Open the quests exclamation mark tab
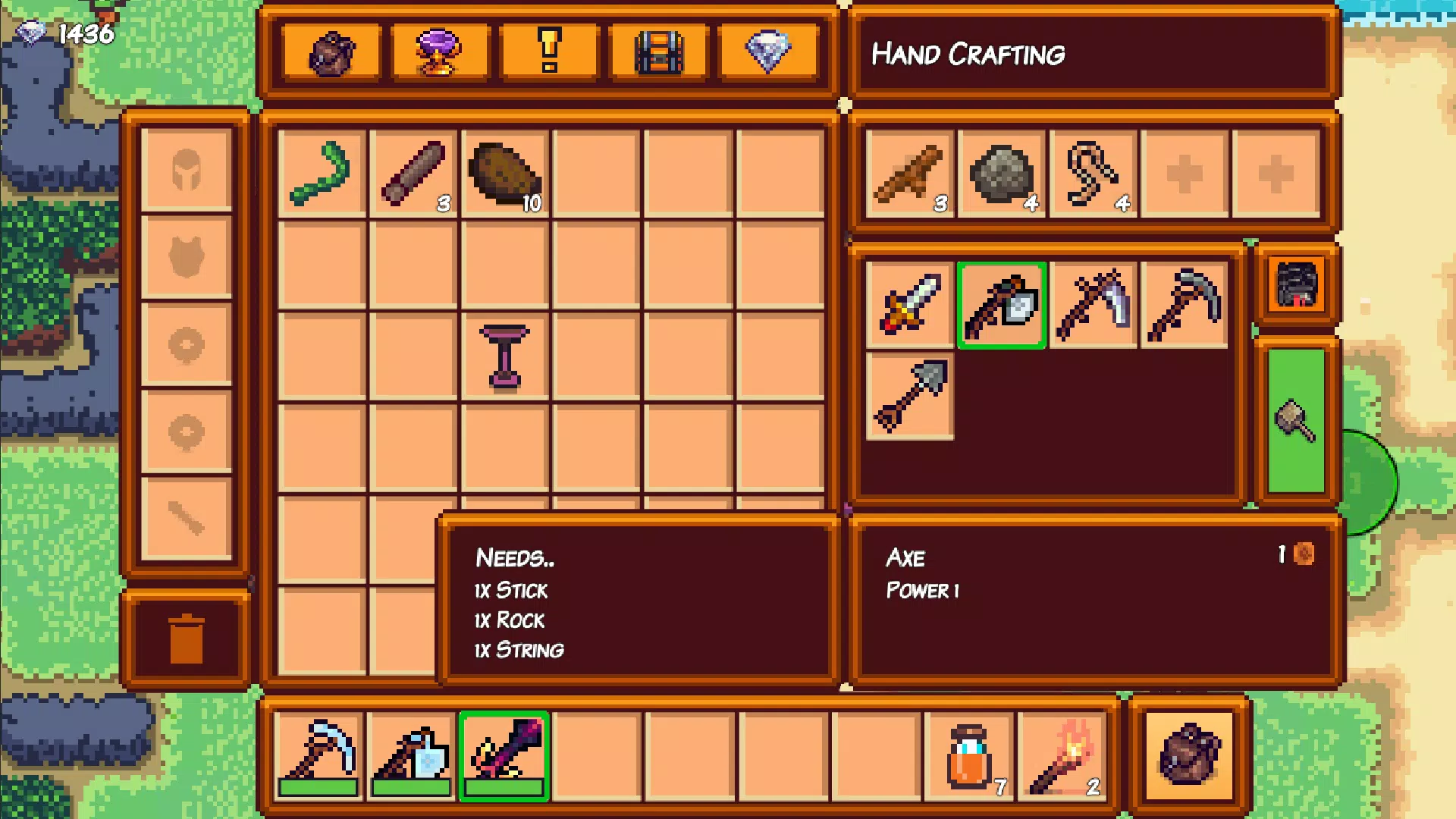Screen dimensions: 1456x819 coord(549,52)
